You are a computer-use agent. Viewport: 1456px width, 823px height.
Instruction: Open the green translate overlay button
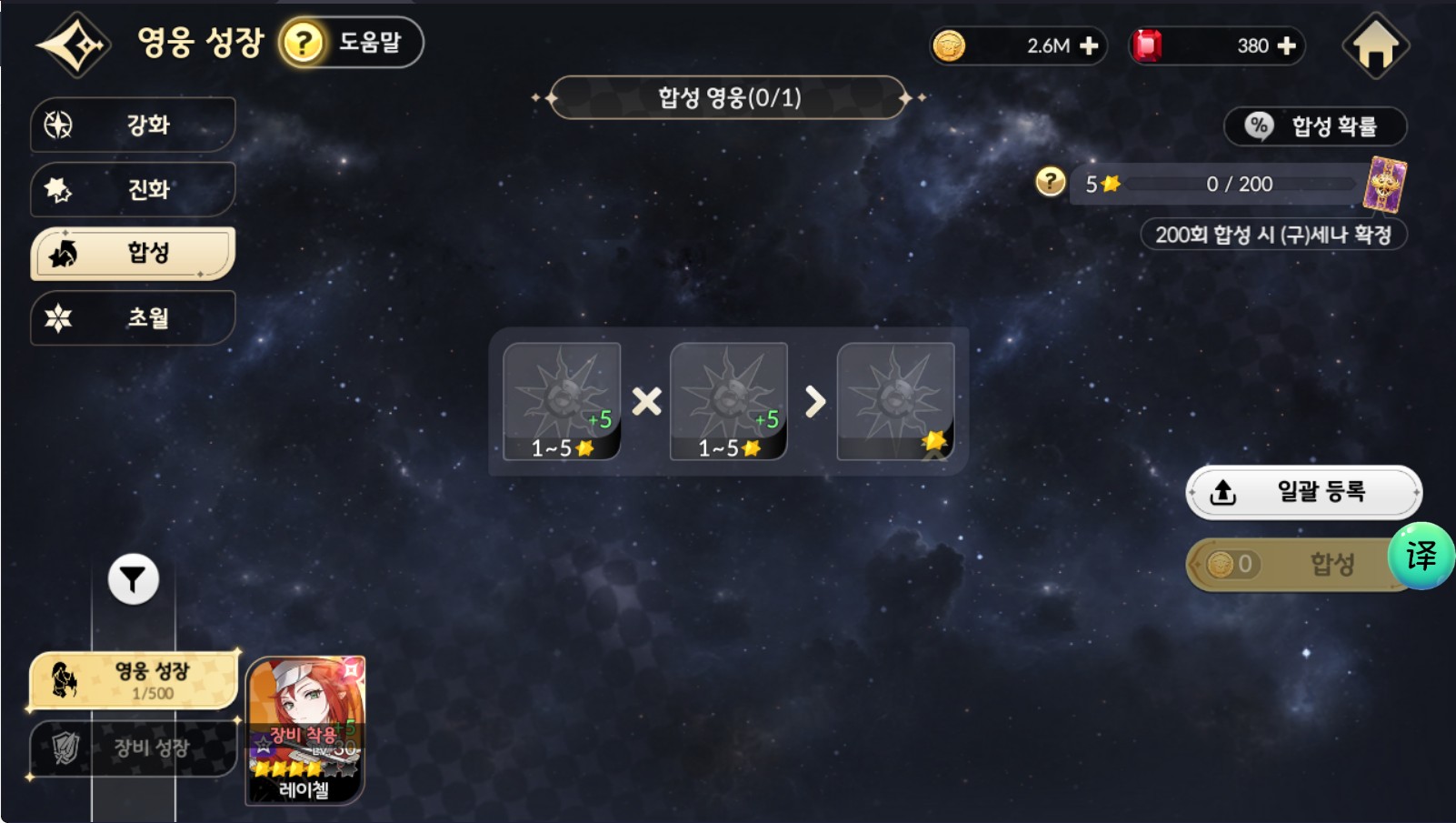tap(1421, 556)
